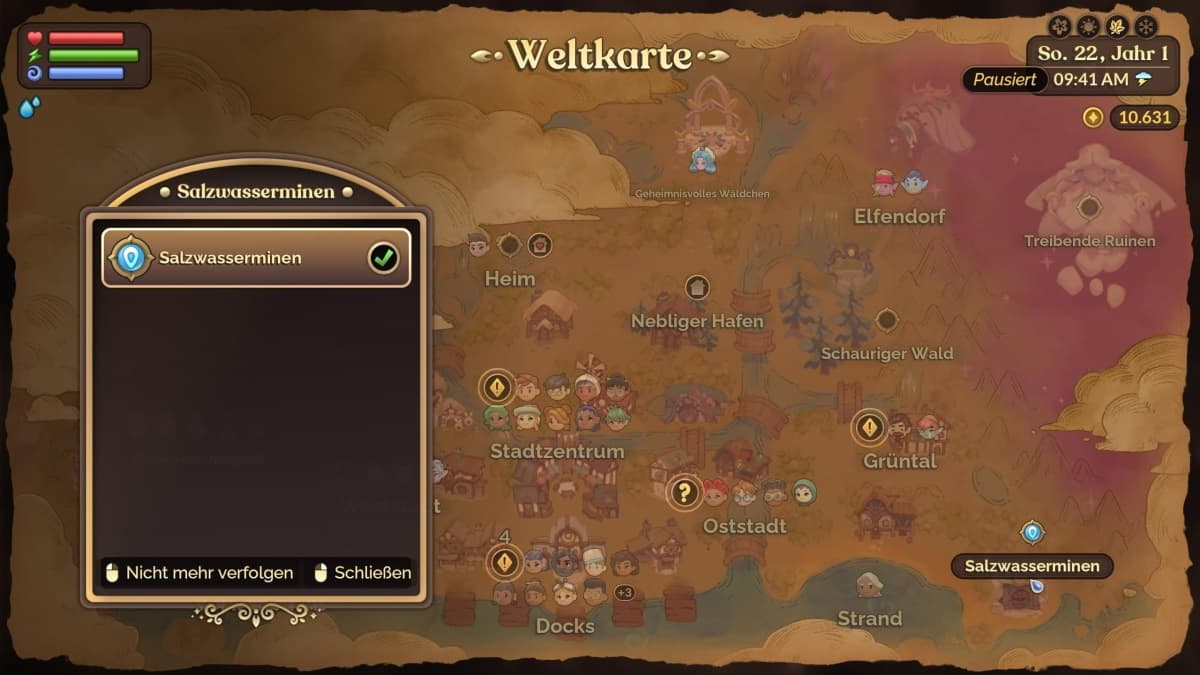Screen dimensions: 1200x675
Task: Click the Nicht mehr verfolgen button
Action: click(200, 573)
